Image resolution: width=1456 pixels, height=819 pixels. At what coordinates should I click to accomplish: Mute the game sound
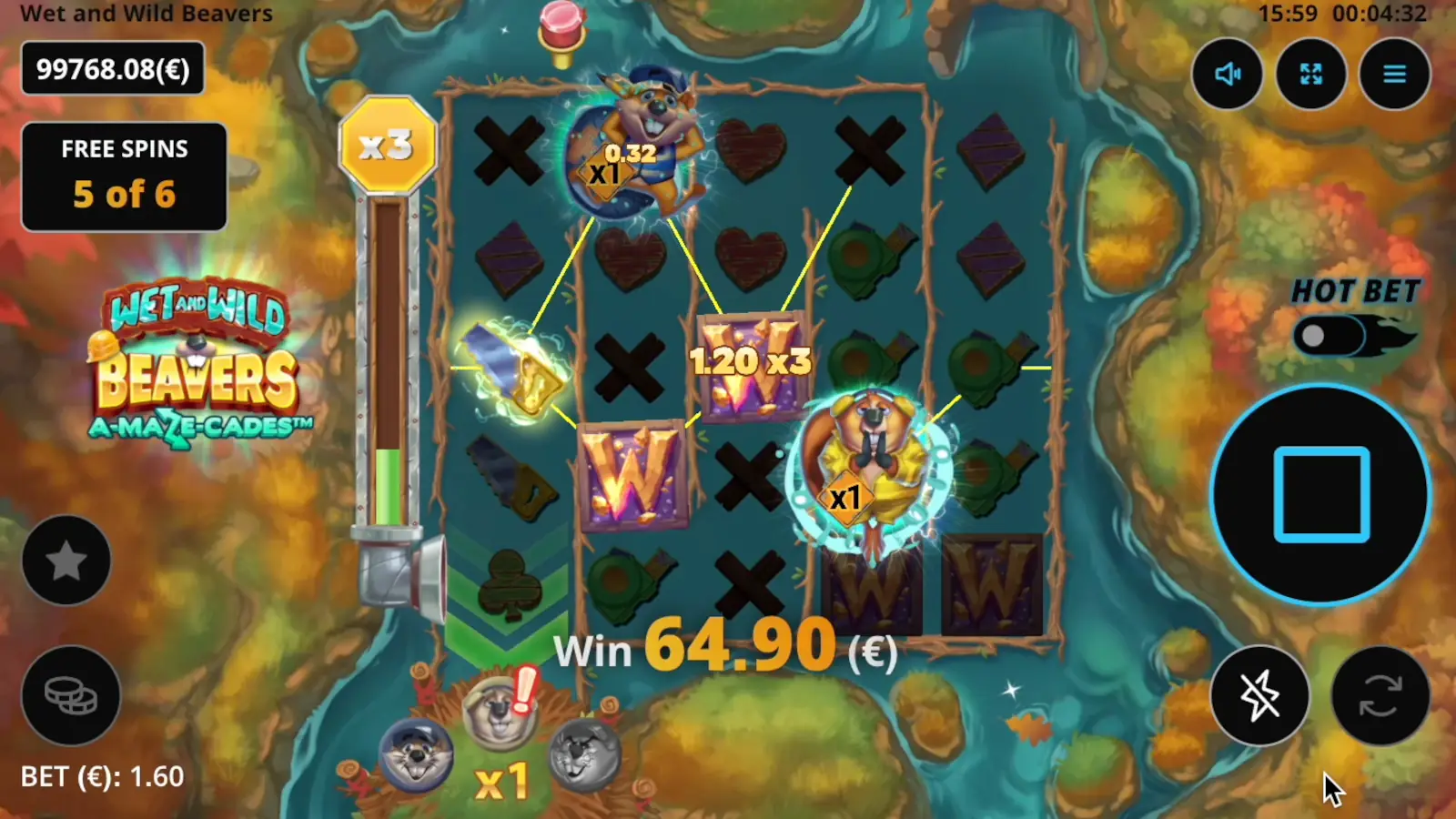point(1227,75)
